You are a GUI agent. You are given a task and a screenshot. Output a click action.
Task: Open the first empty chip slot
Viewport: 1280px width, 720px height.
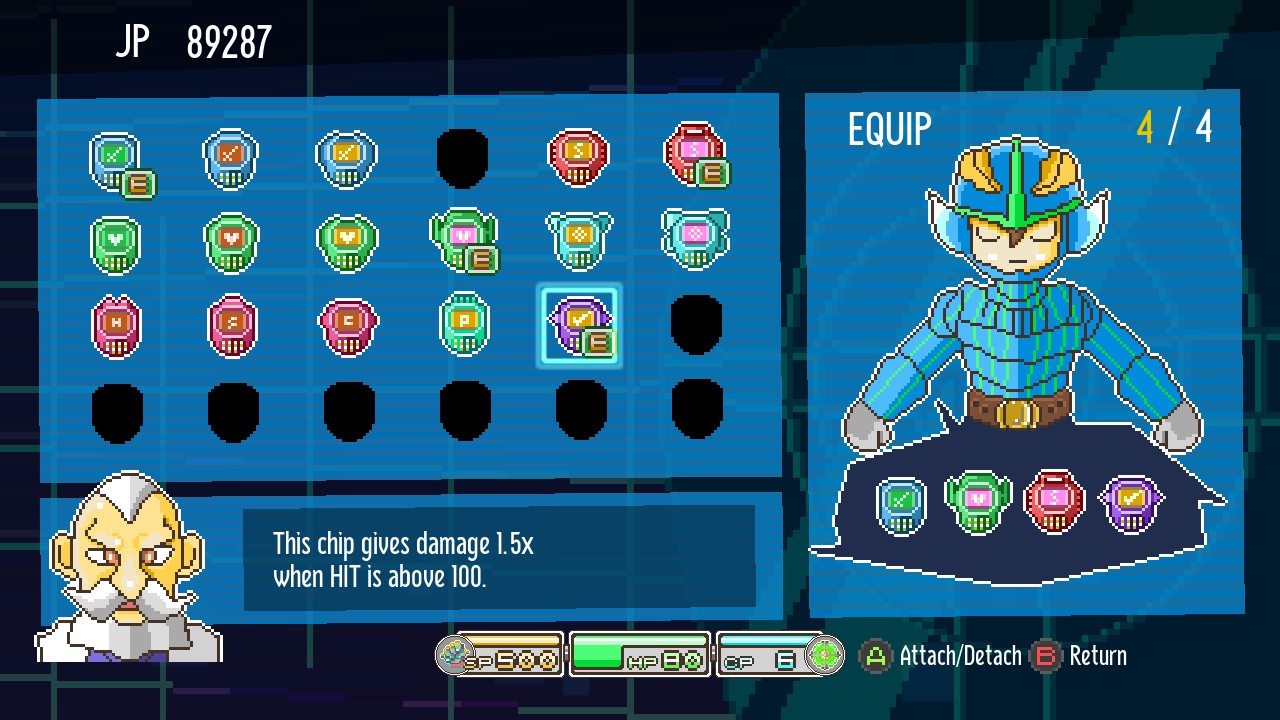[462, 158]
